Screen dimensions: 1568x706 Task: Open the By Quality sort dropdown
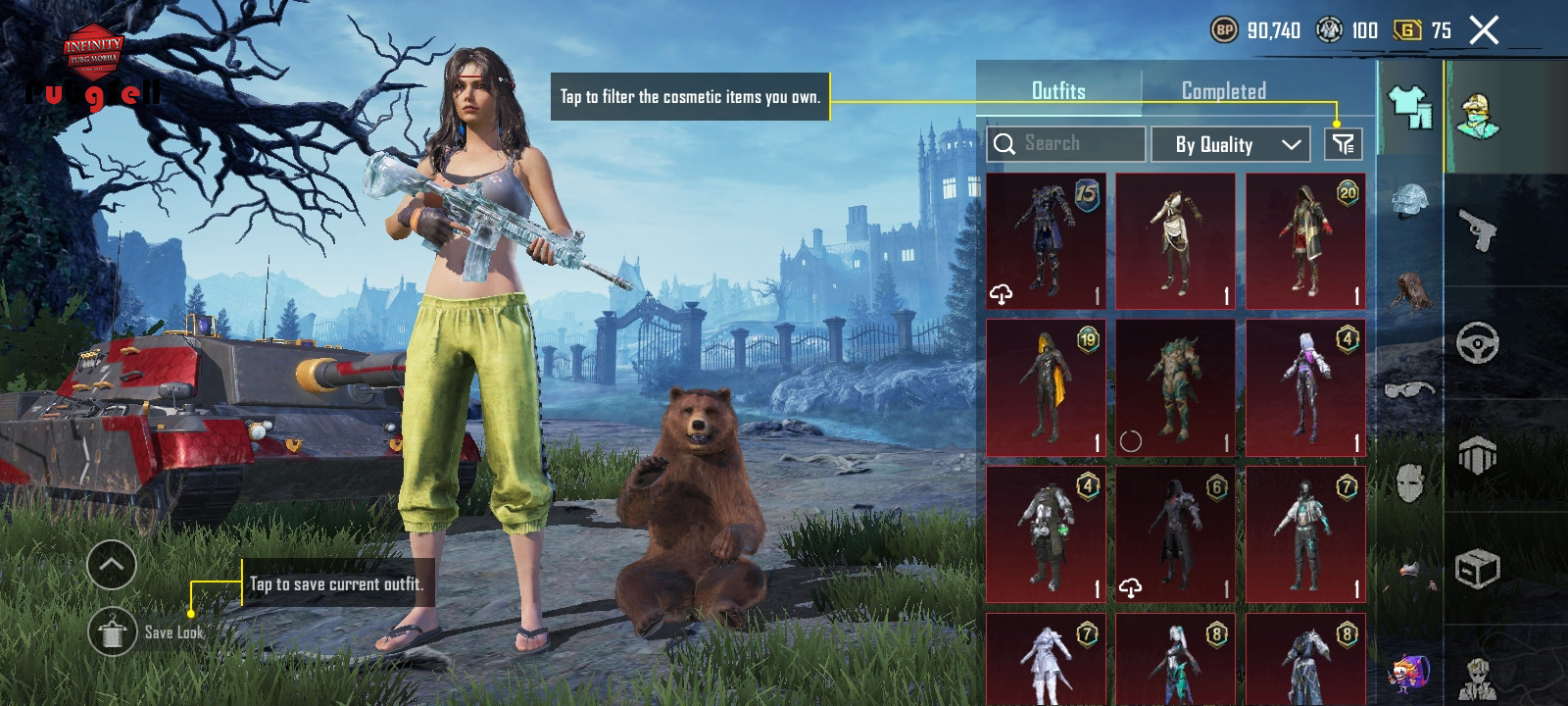[1230, 145]
